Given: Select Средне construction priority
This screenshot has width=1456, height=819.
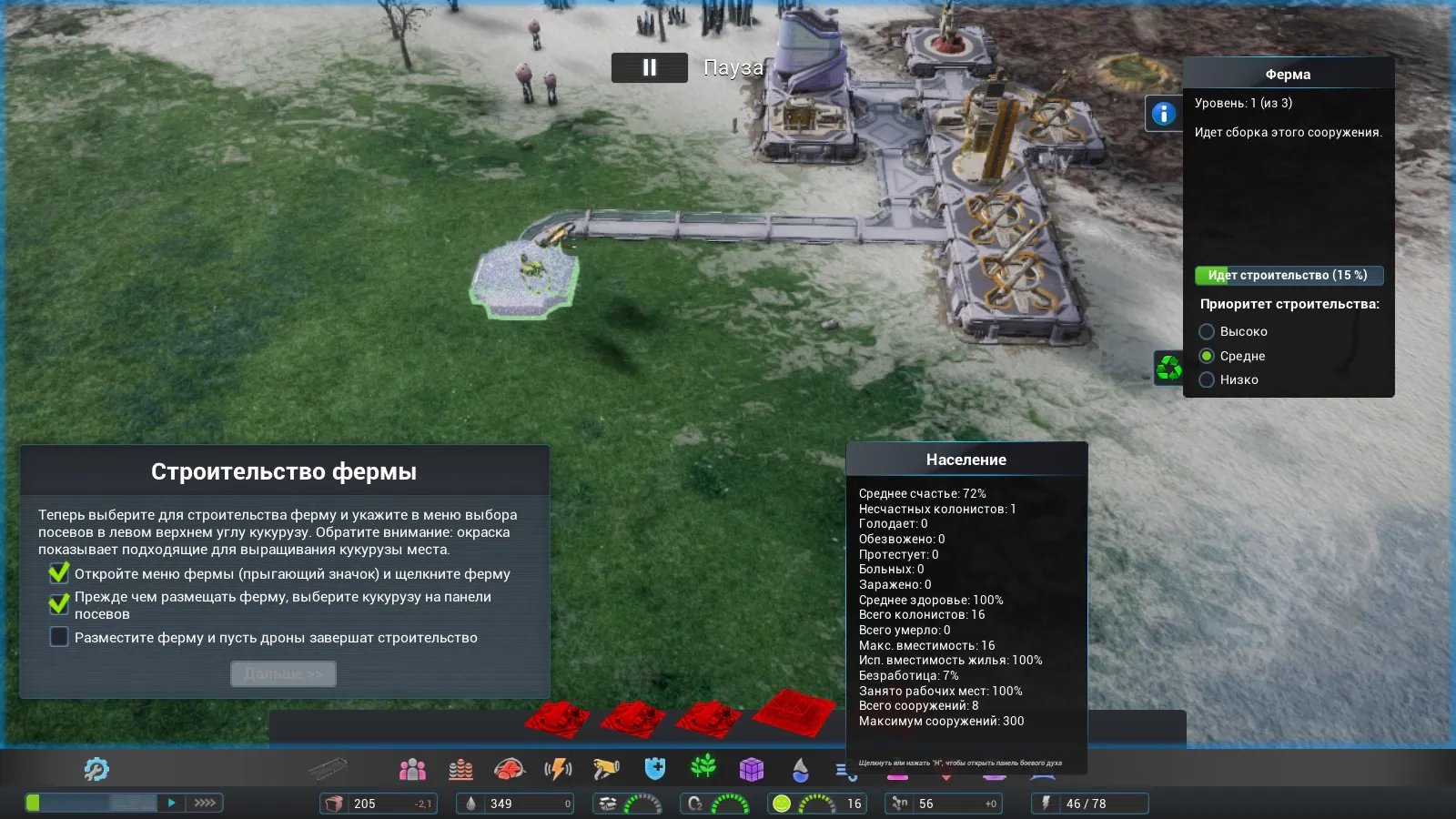Looking at the screenshot, I should tap(1207, 356).
